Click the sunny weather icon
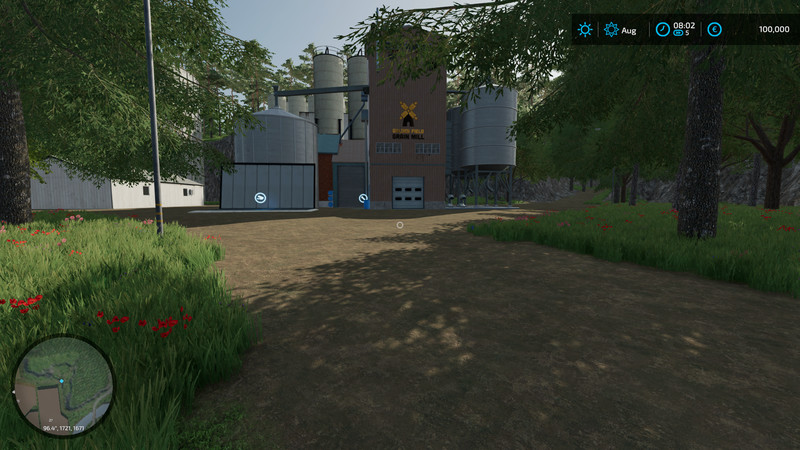800x450 pixels. 585,30
